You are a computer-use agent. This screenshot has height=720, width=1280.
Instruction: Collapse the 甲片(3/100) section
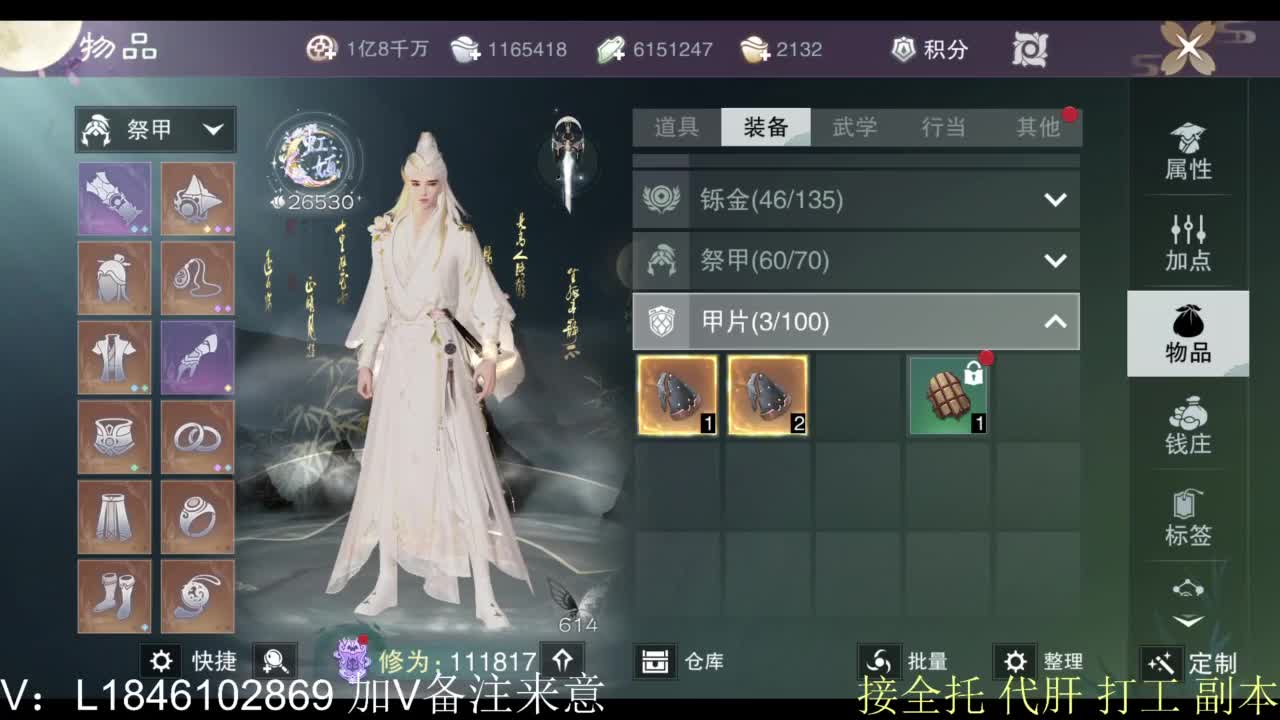(1056, 322)
